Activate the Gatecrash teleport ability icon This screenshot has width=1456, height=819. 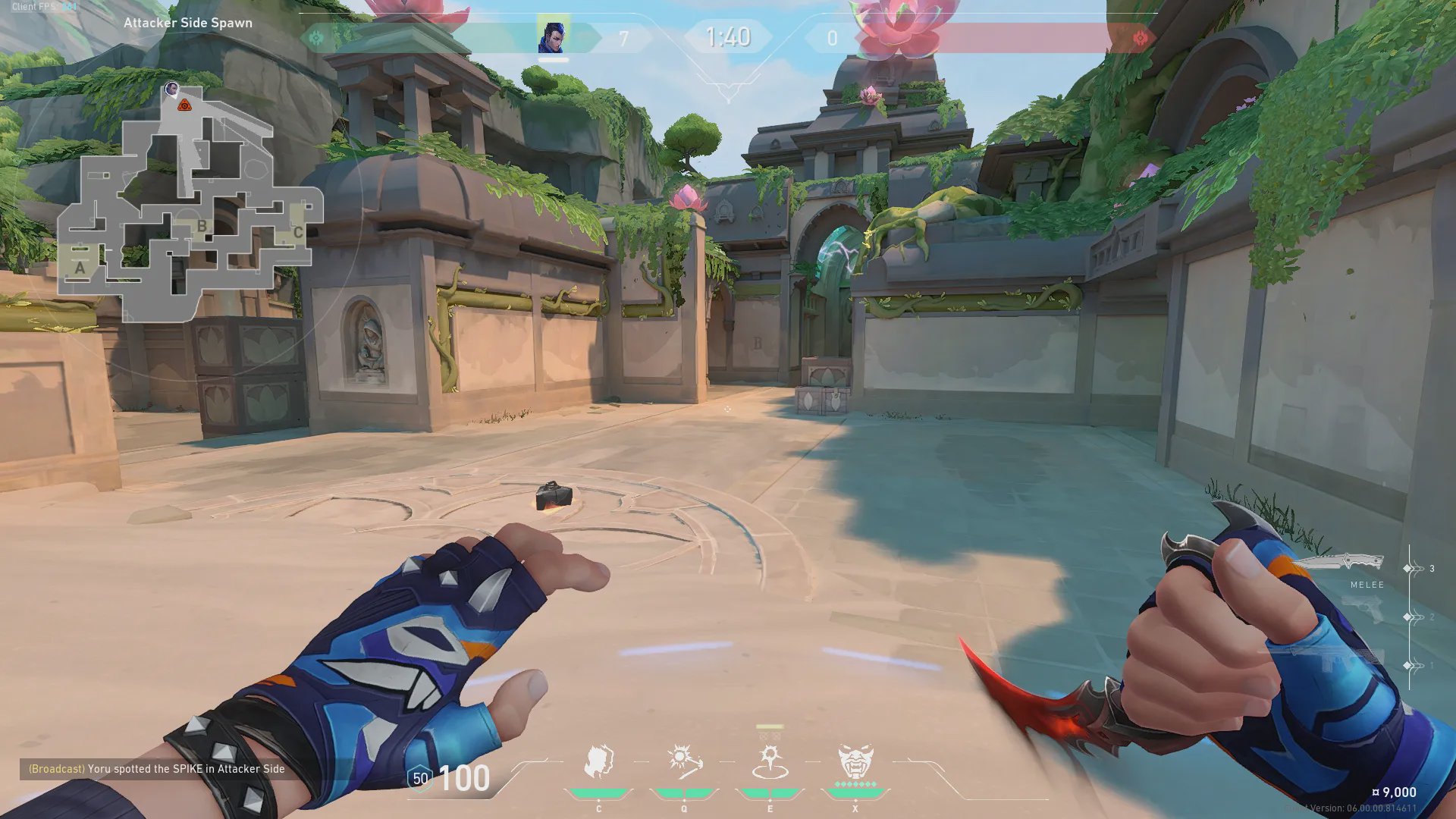(x=770, y=762)
